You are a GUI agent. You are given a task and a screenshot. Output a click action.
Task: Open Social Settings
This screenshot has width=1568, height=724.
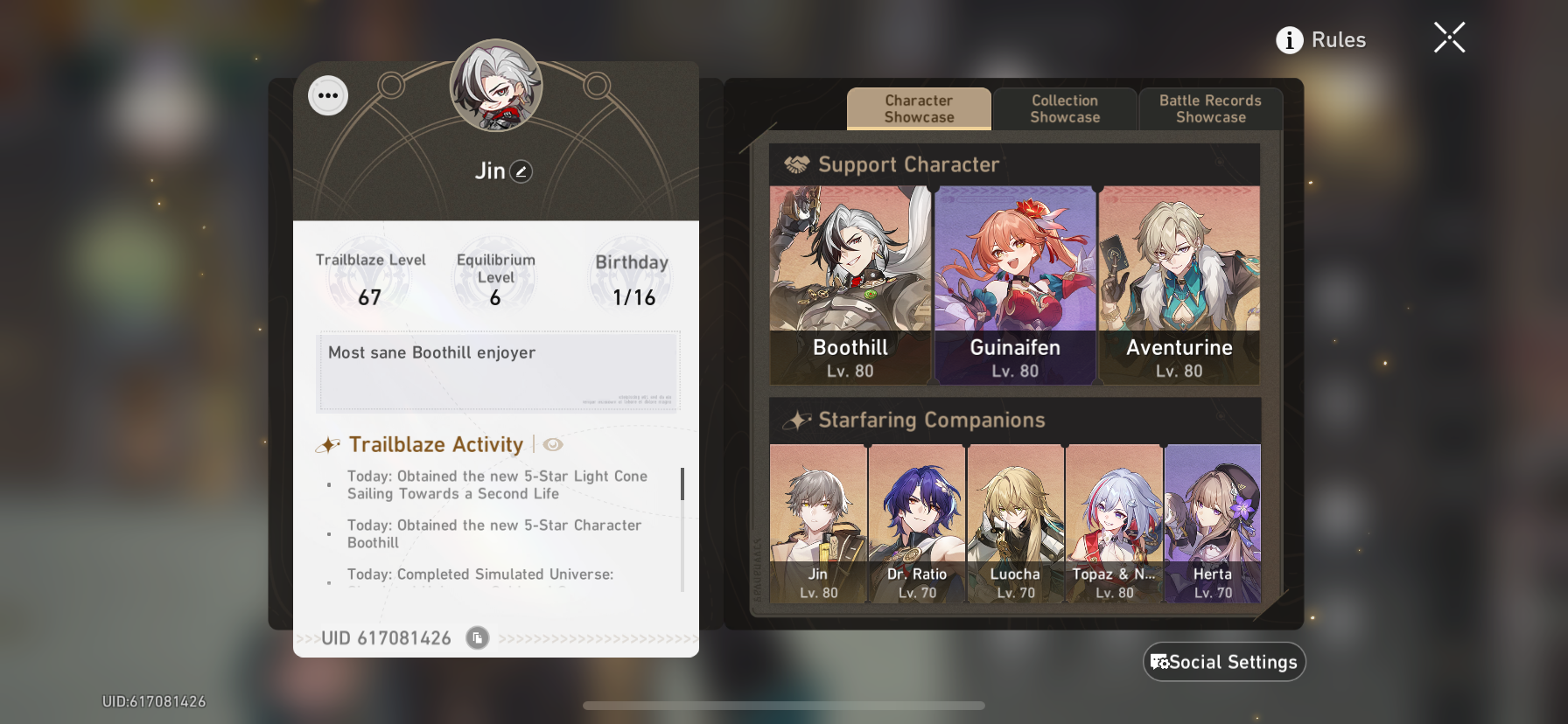point(1223,662)
